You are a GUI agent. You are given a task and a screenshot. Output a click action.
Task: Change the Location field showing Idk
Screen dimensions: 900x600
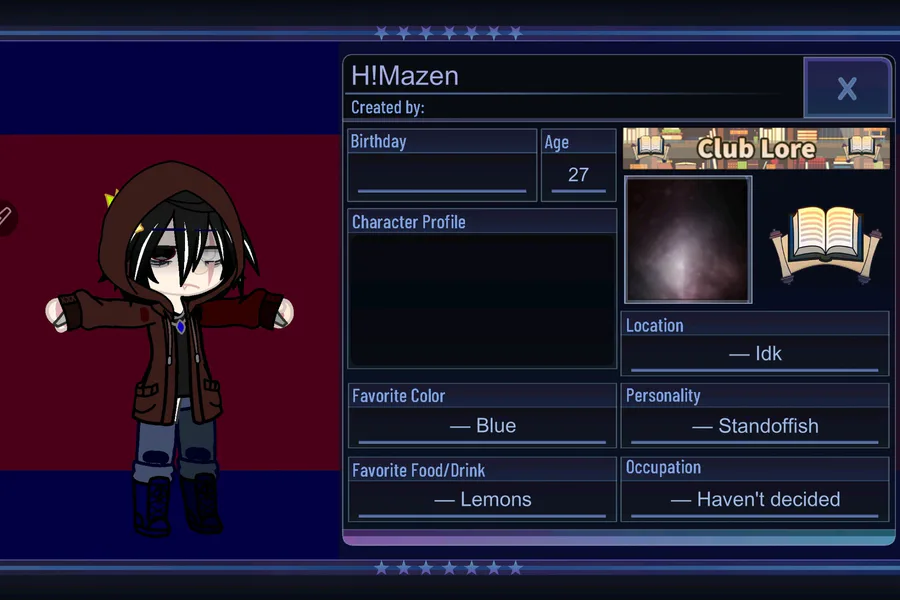click(x=754, y=354)
